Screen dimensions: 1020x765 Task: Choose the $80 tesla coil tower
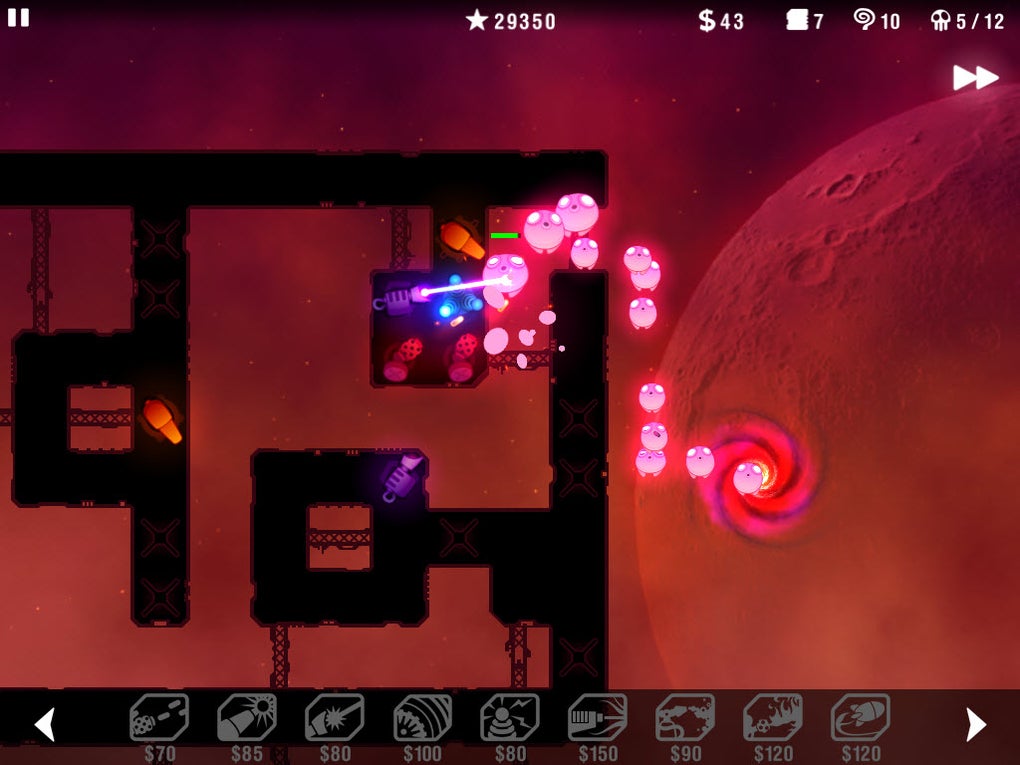click(510, 718)
